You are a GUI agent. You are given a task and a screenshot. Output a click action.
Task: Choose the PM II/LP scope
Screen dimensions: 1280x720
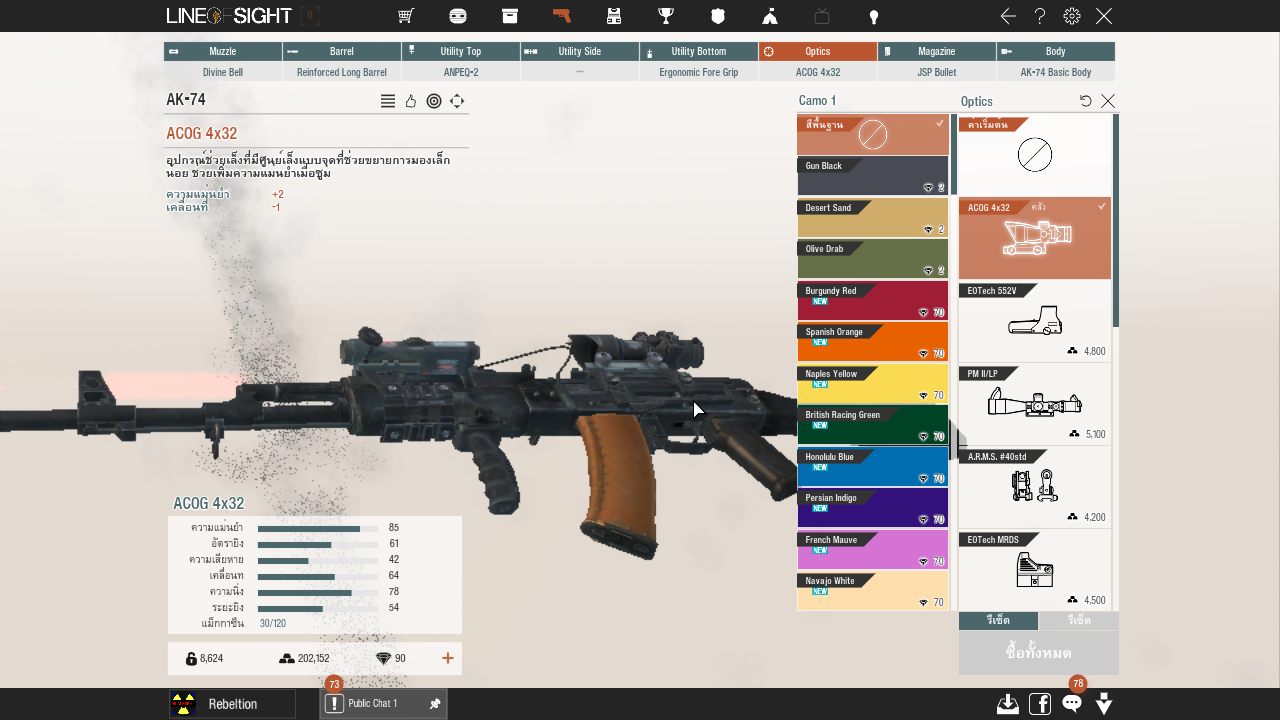click(1034, 404)
